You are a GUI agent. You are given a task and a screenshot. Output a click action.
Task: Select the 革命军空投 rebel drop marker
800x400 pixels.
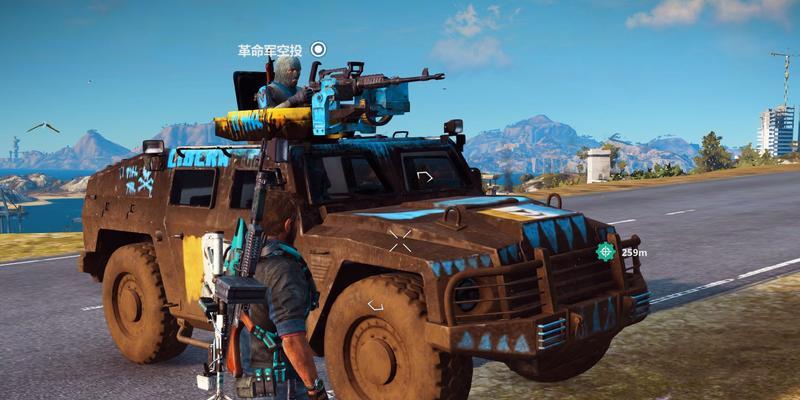click(318, 49)
